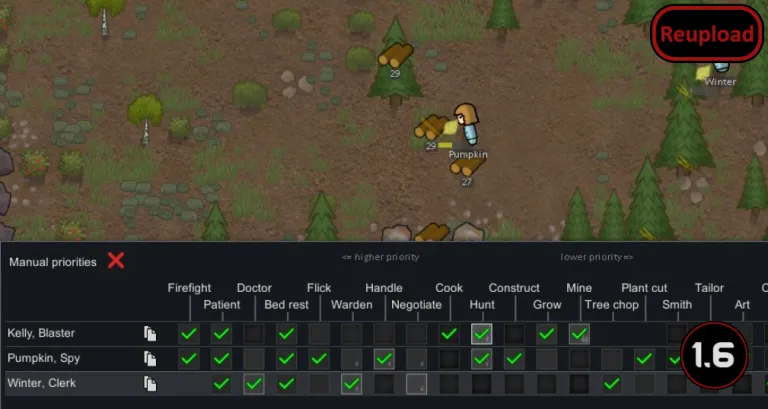The height and width of the screenshot is (409, 768).
Task: Select the Pumpkin, Spy colonist name
Action: pos(42,358)
